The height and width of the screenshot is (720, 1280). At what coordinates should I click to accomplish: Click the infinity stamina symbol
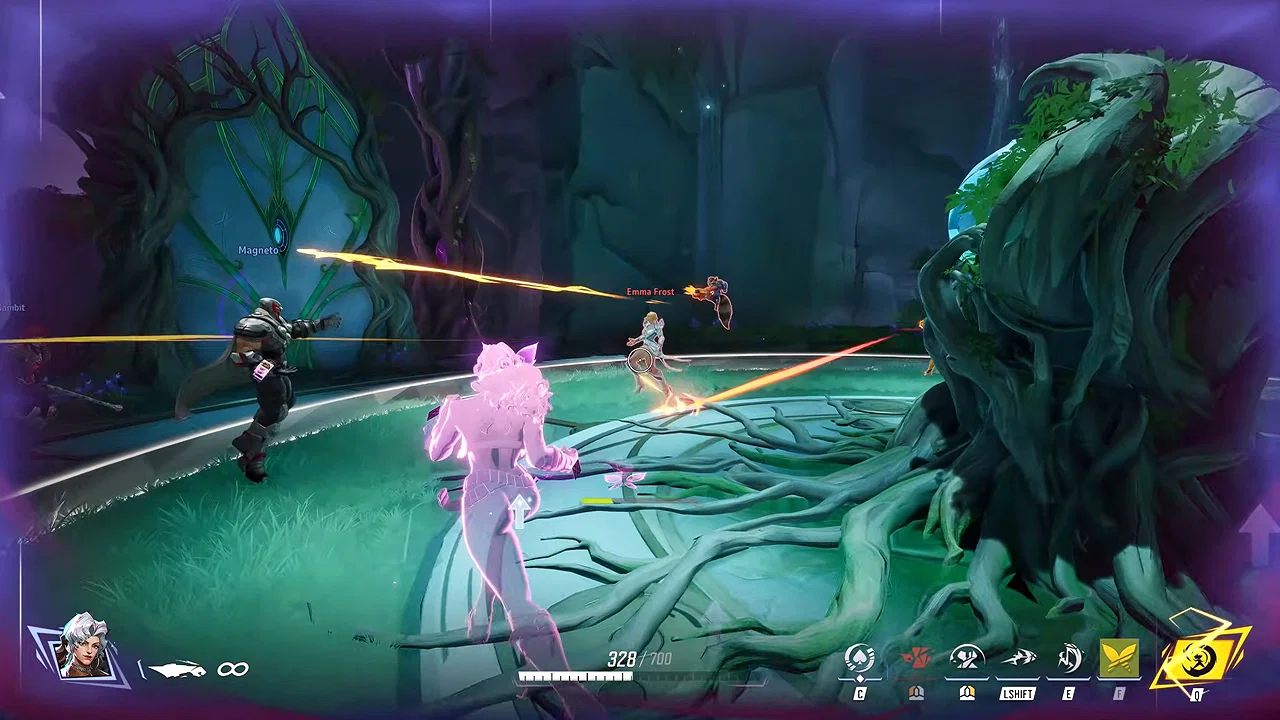[233, 669]
